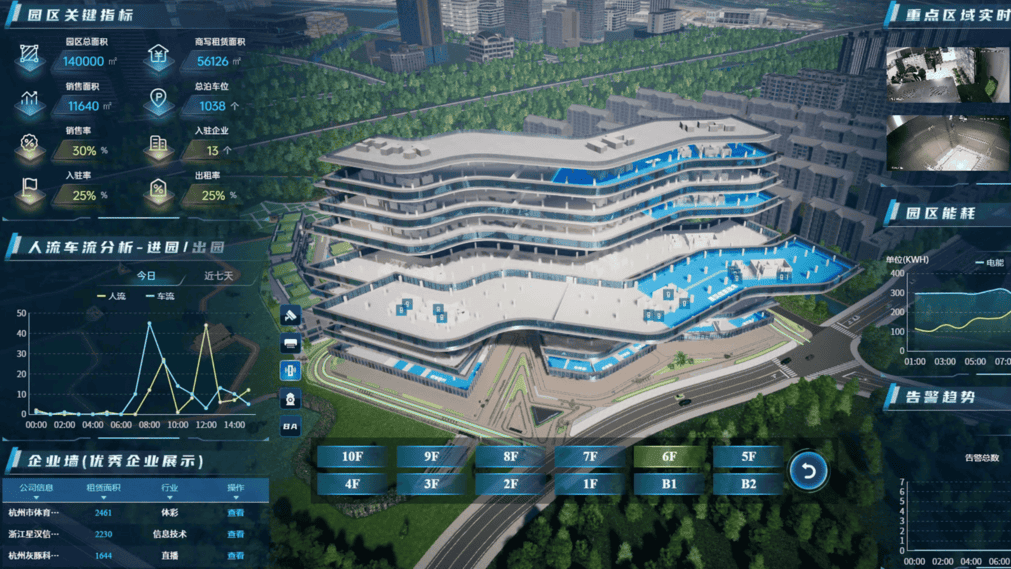
Task: Select basement level B1
Action: tap(669, 484)
